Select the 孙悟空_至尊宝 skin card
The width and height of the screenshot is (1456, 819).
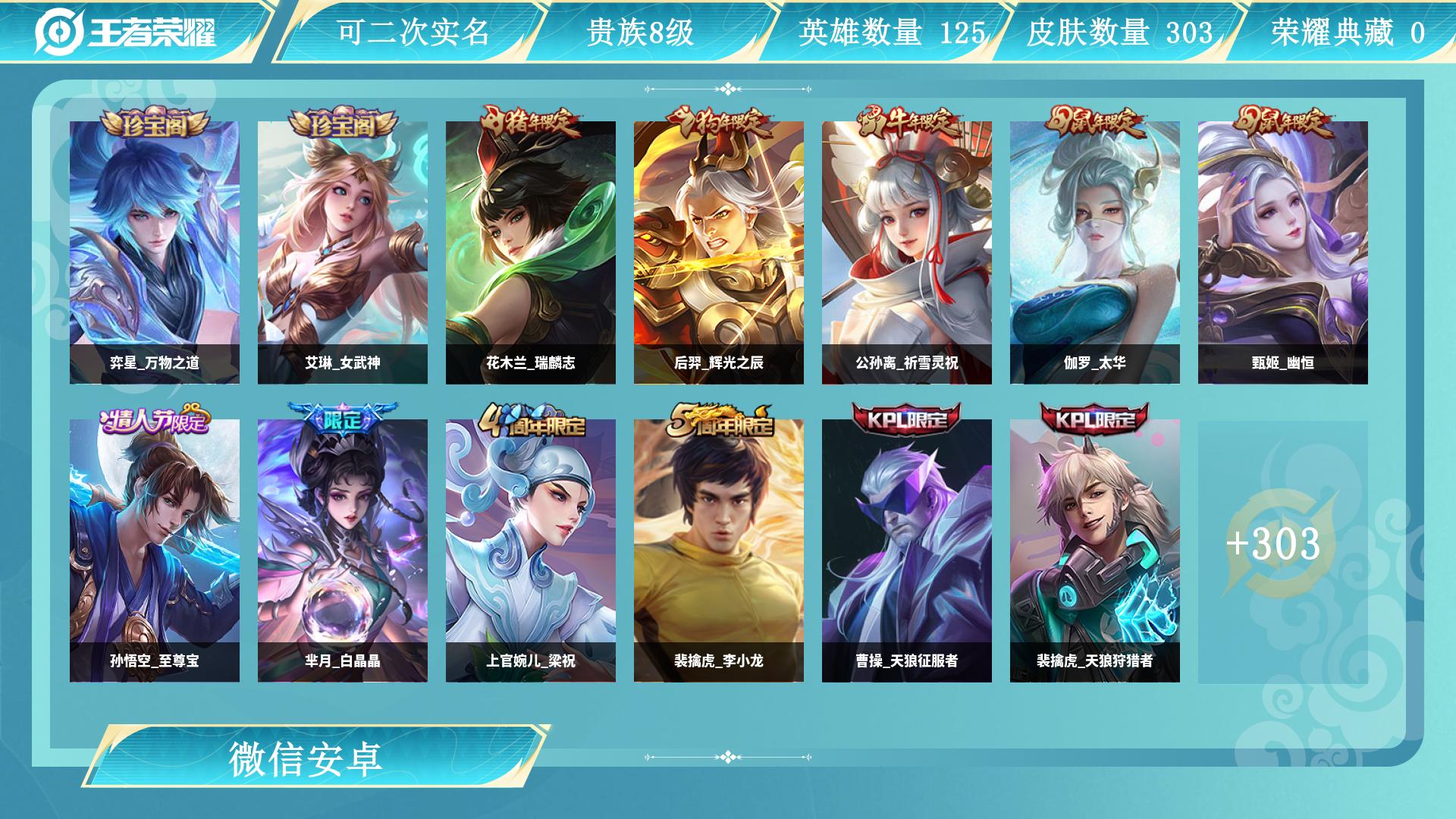coord(155,551)
